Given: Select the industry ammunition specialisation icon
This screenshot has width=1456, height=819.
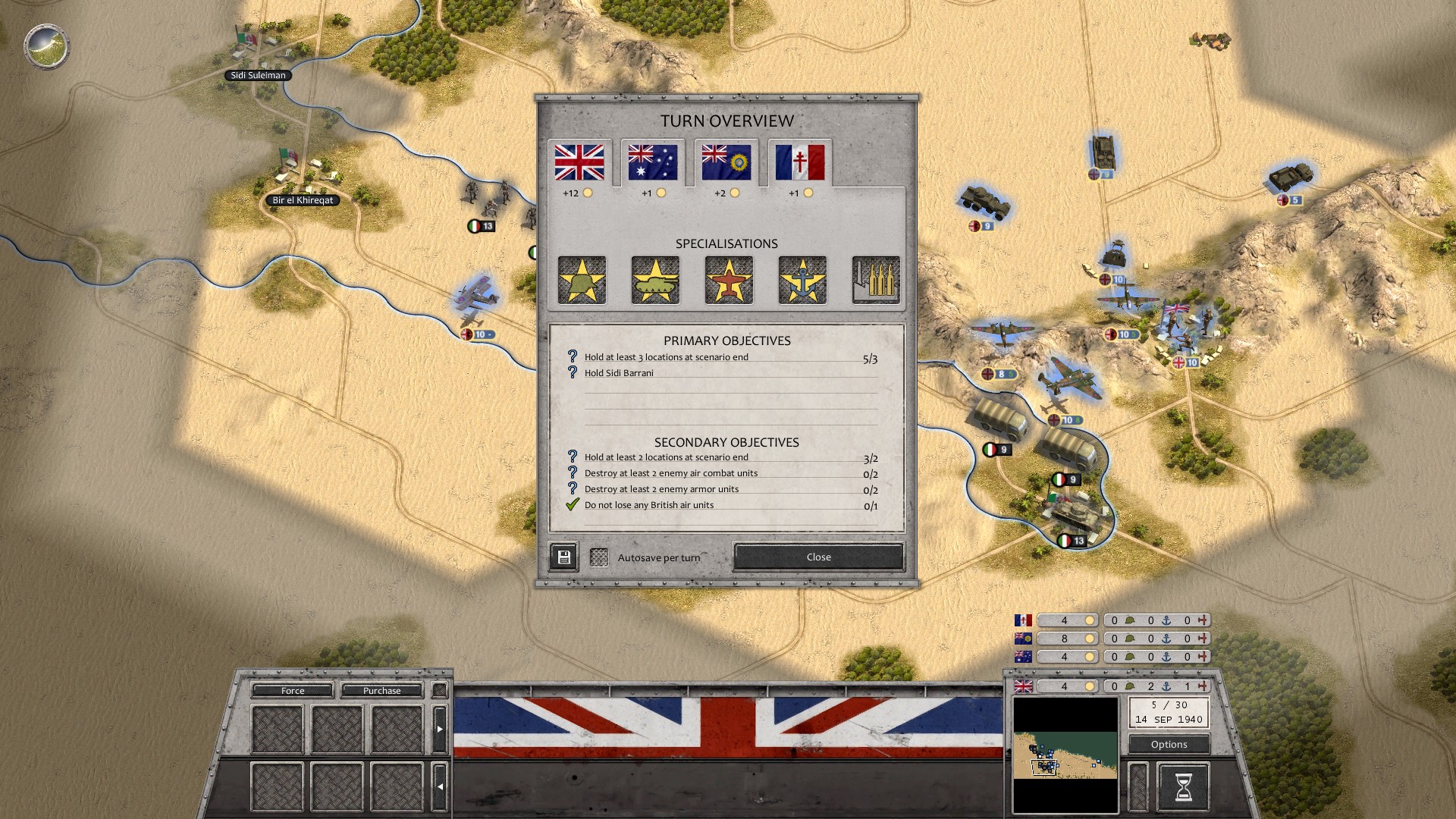Looking at the screenshot, I should (876, 280).
